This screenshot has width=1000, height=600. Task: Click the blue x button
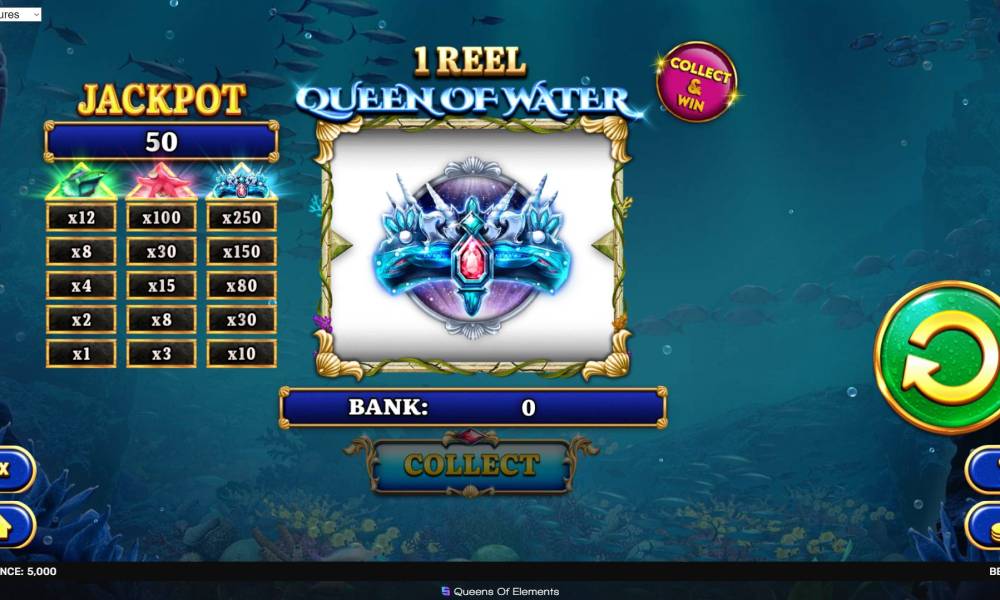(12, 469)
